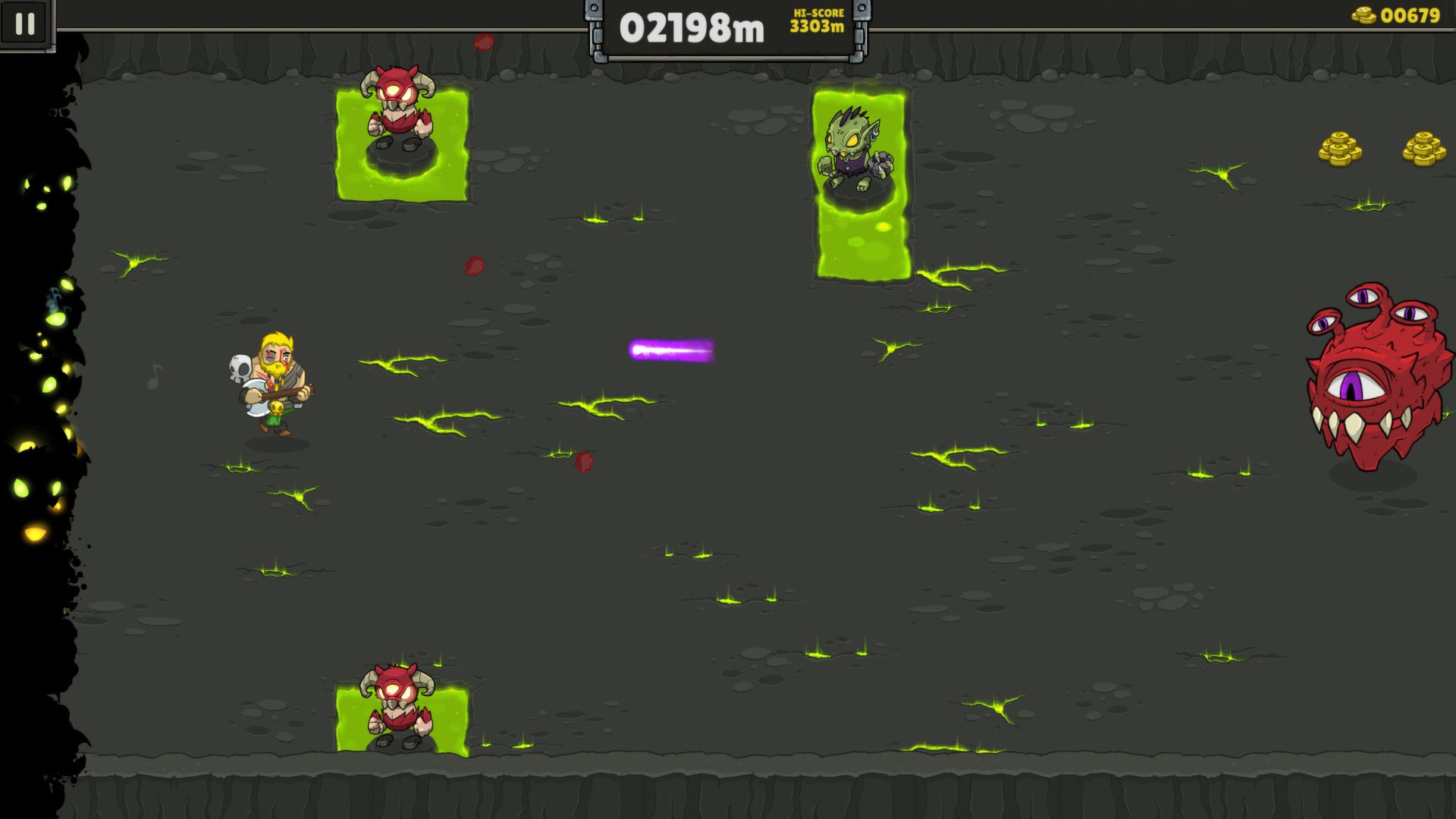Click the horned red demon on the upper green portal
Viewport: 1456px width, 819px height.
(x=397, y=106)
